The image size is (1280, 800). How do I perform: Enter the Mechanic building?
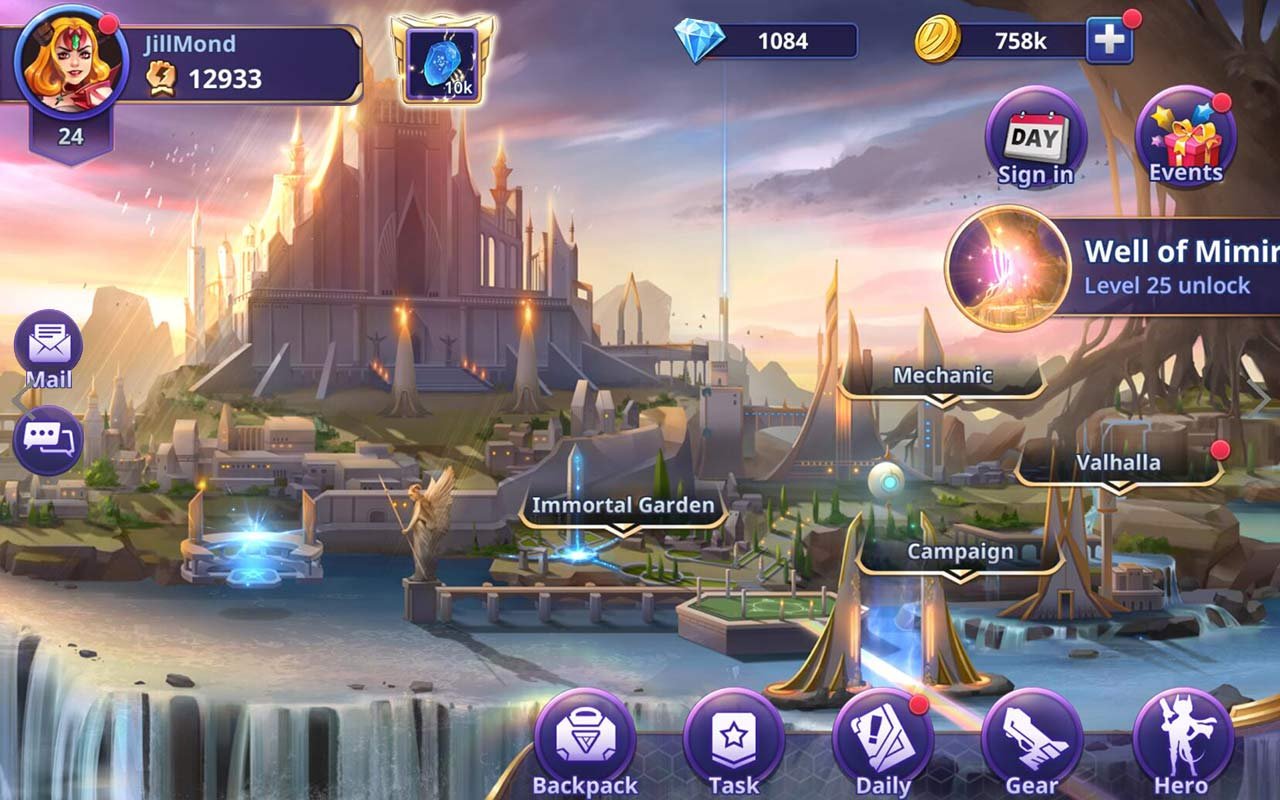click(942, 377)
